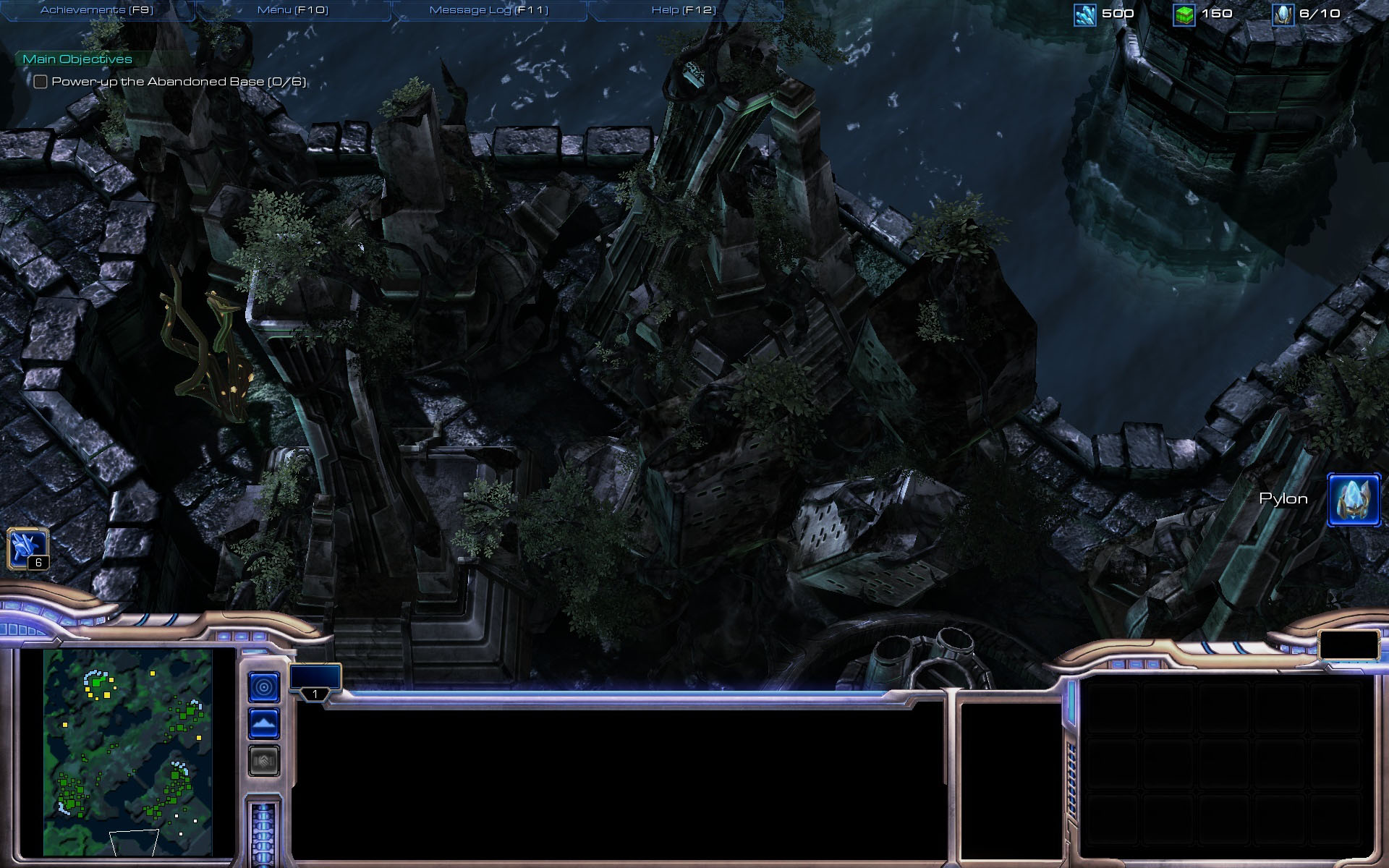Open the Achievements panel
This screenshot has height=868, width=1389.
point(96,10)
